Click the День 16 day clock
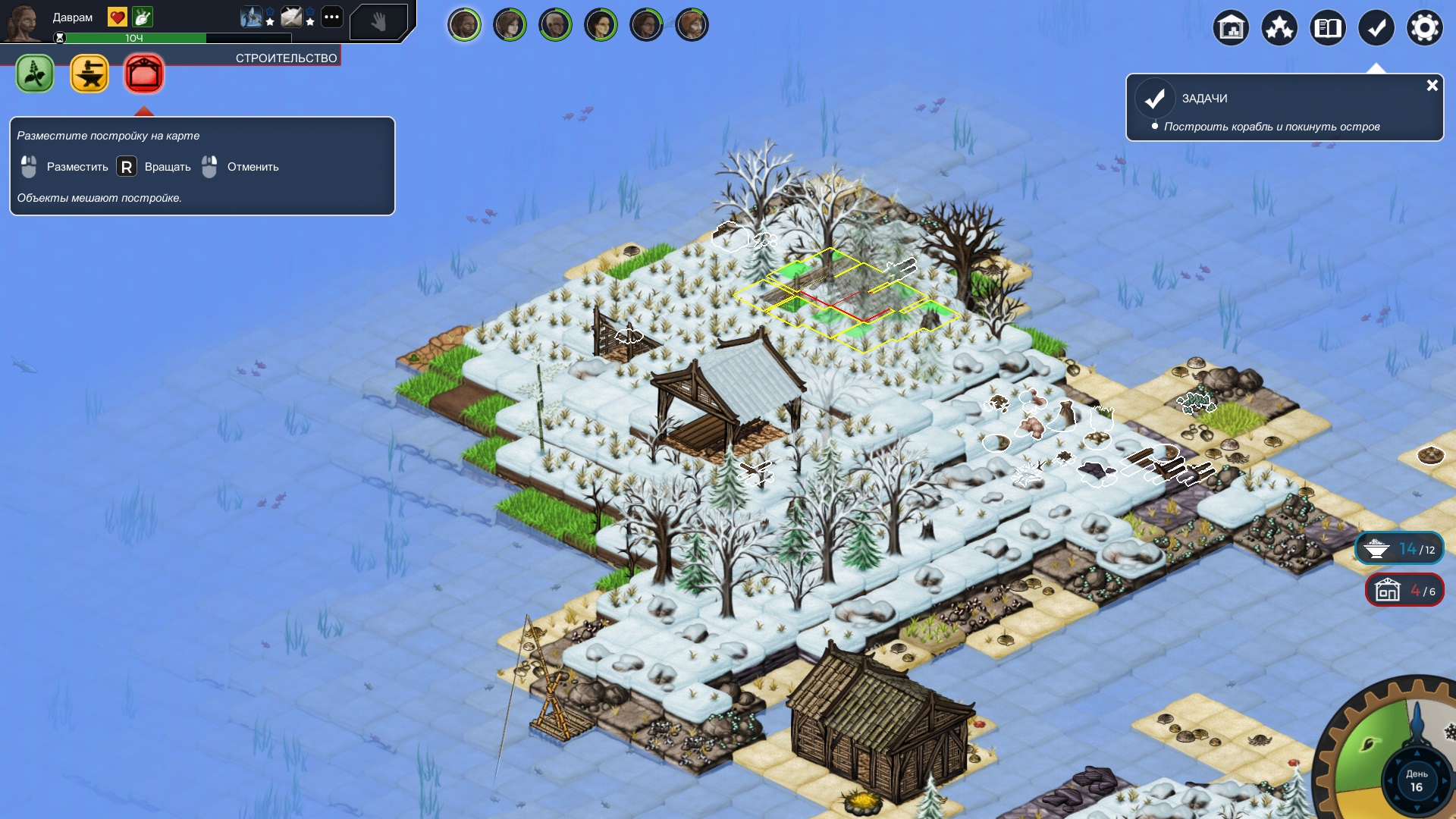 [1416, 781]
